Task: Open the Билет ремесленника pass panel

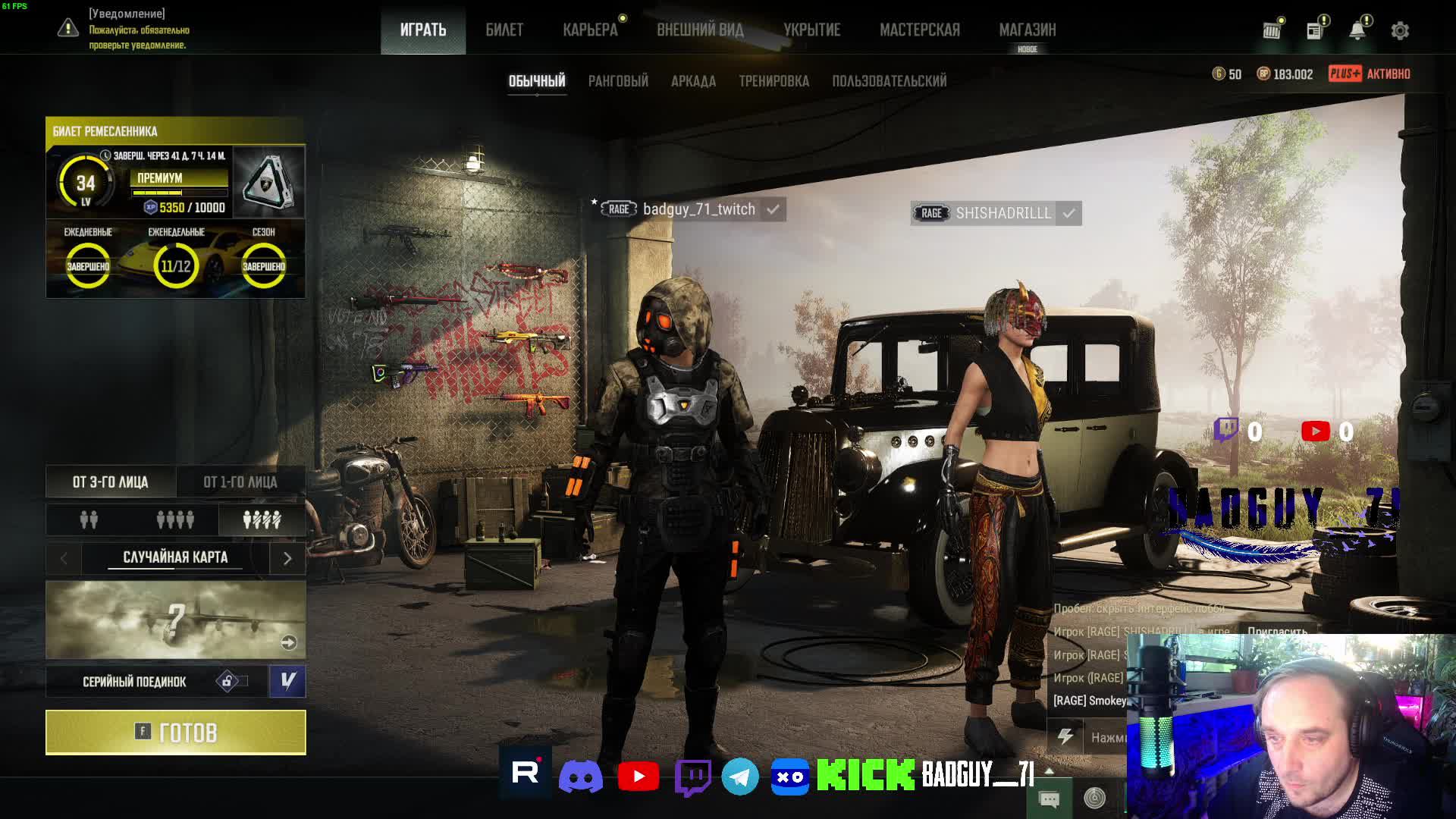Action: tap(175, 131)
